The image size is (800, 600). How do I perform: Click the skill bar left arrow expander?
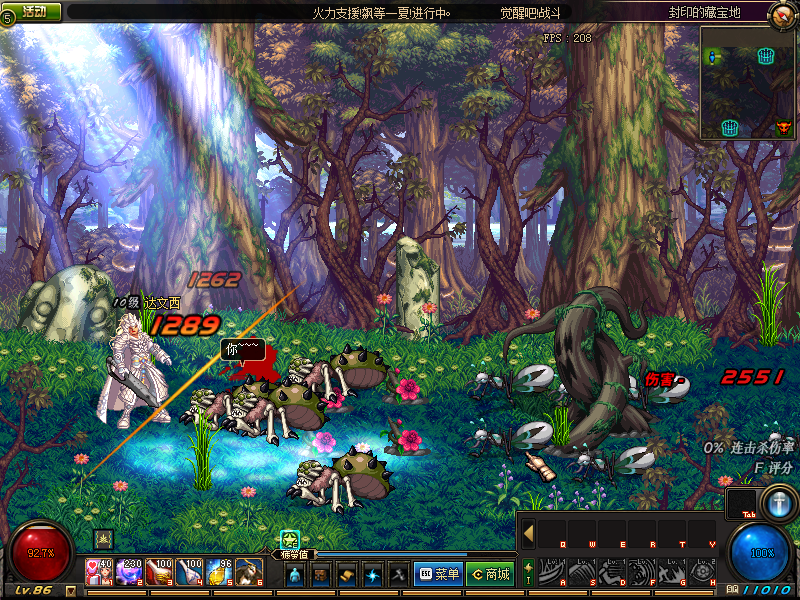coord(528,533)
